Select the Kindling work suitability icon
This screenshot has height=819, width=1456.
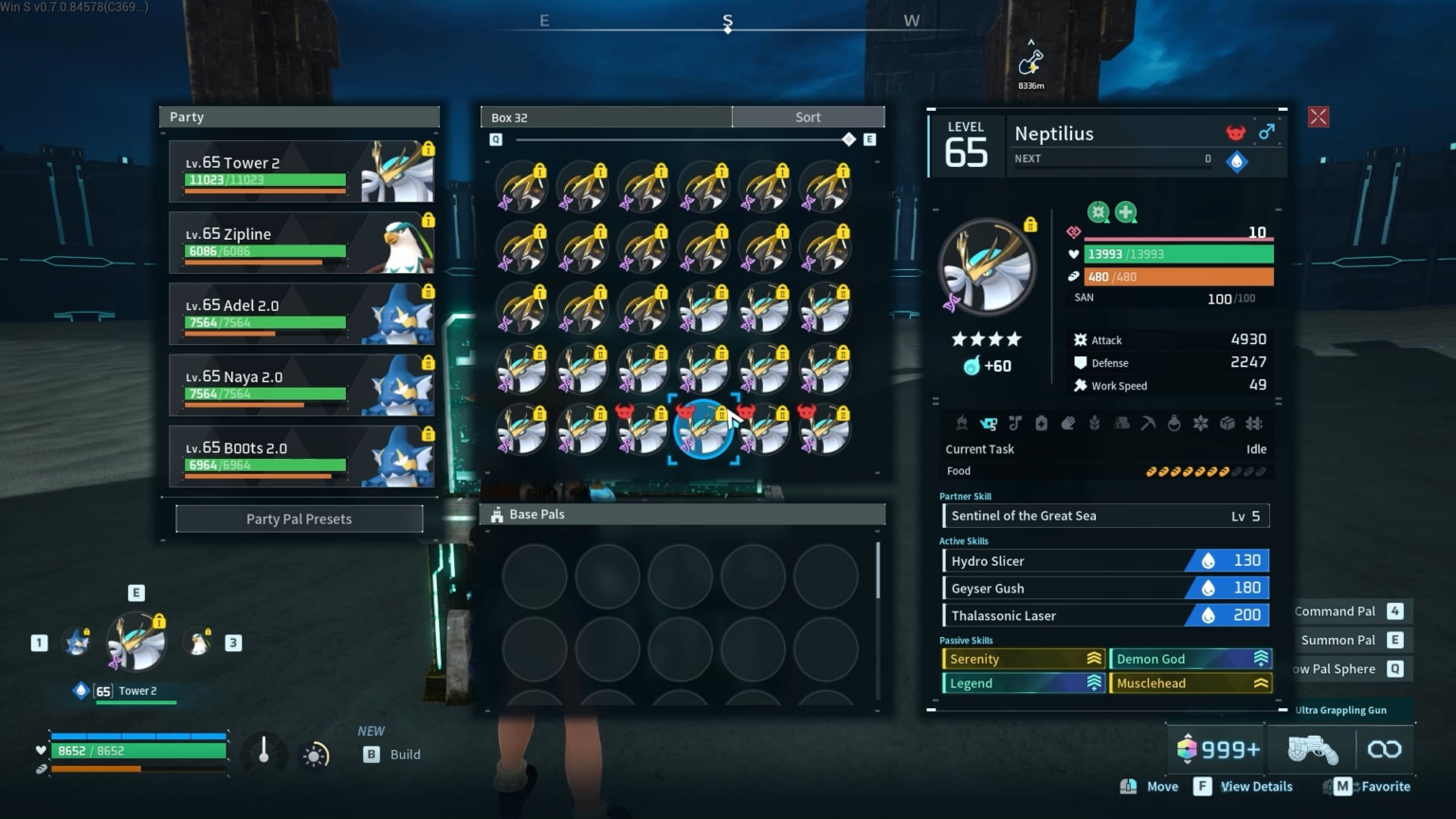tap(962, 424)
